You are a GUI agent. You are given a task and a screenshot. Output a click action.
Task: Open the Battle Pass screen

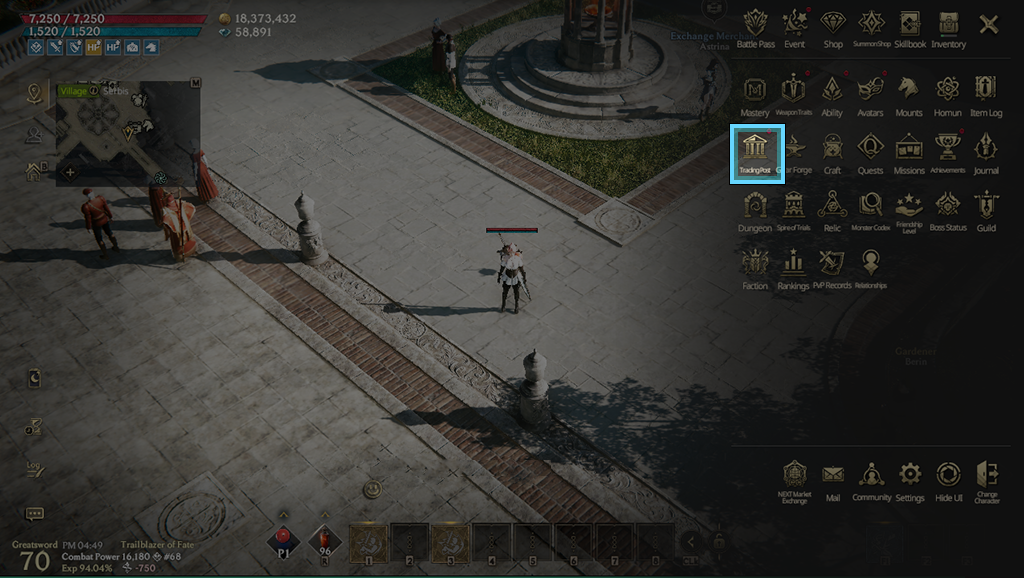point(755,27)
